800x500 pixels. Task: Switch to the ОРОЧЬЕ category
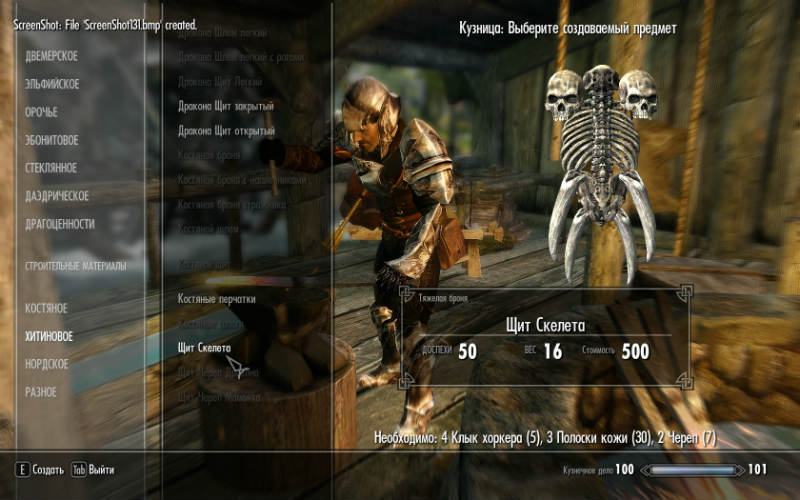(42, 113)
